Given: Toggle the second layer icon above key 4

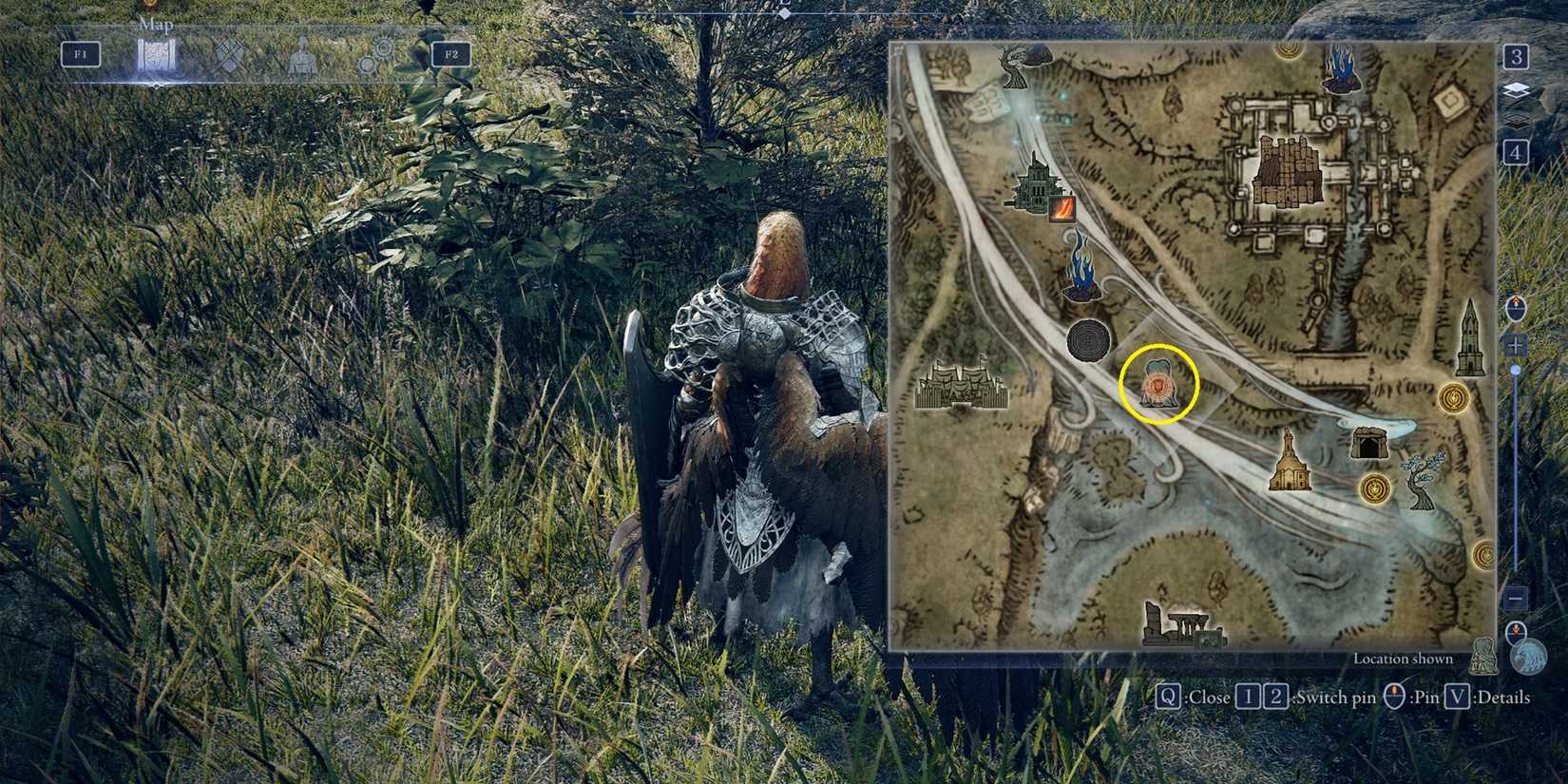Looking at the screenshot, I should click(x=1517, y=120).
